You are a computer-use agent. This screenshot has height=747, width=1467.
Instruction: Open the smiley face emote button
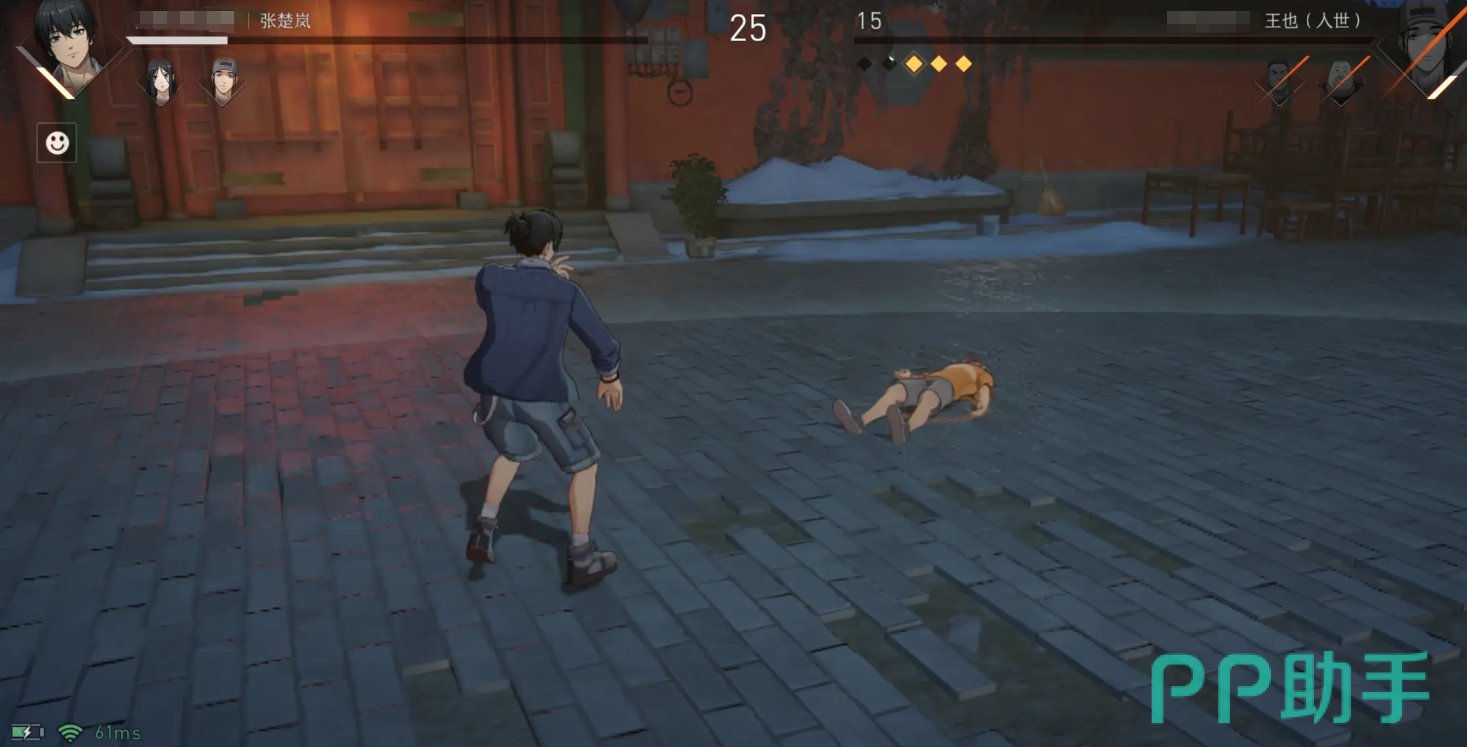coord(57,143)
